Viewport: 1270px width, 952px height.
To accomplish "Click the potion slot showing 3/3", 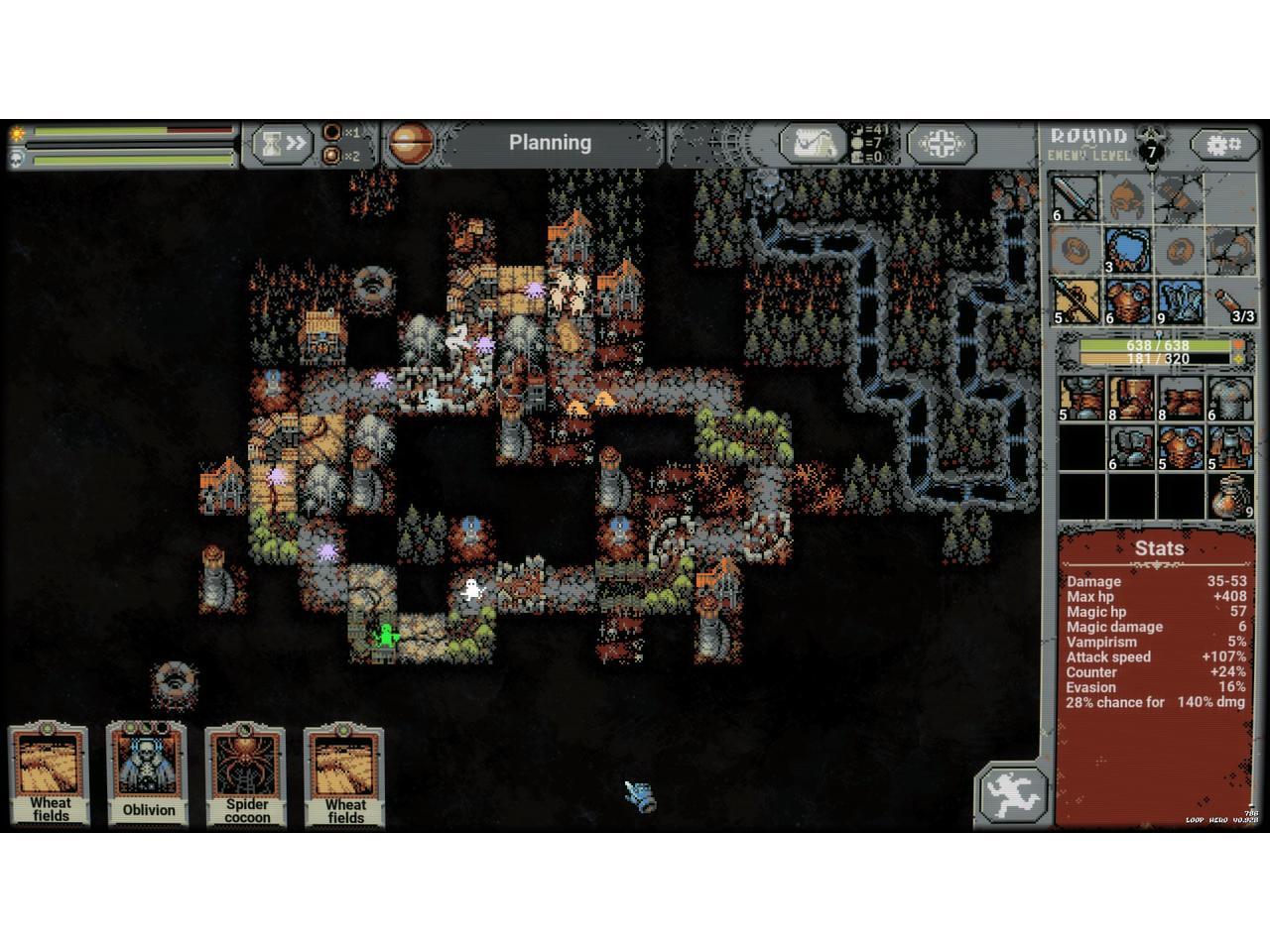I will click(x=1231, y=301).
